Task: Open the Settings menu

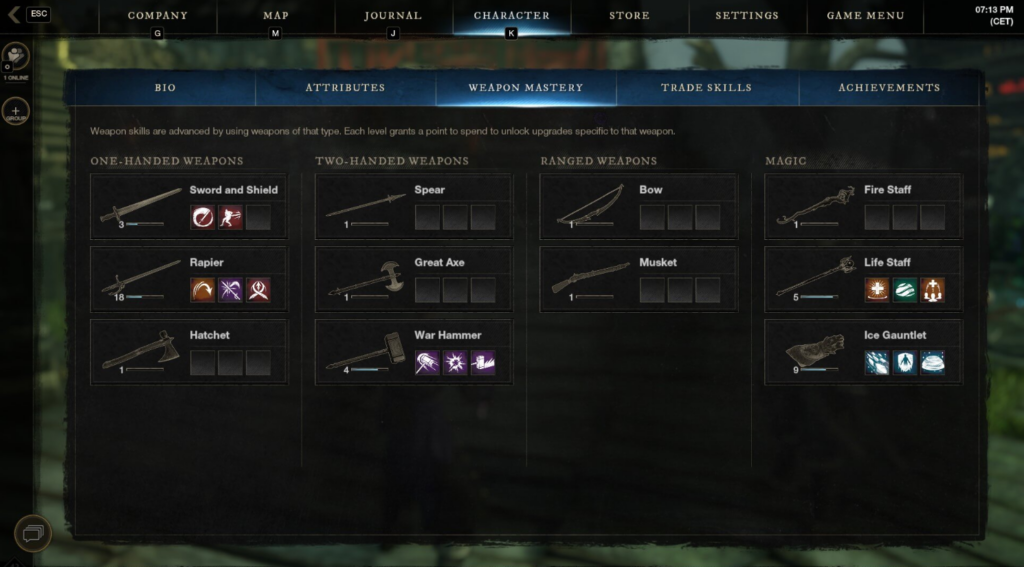Action: (747, 16)
